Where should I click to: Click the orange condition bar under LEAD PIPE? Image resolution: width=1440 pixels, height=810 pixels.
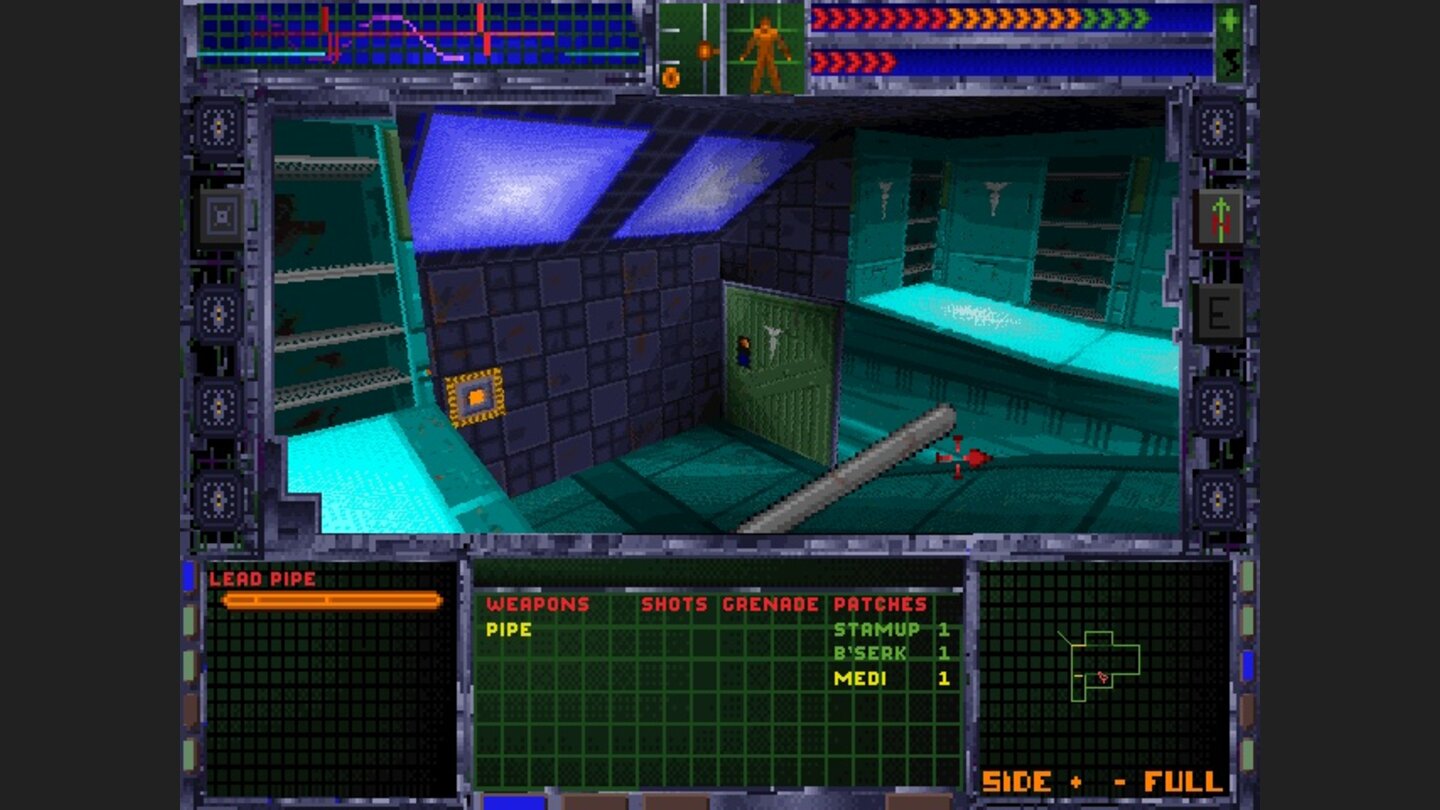tap(332, 601)
